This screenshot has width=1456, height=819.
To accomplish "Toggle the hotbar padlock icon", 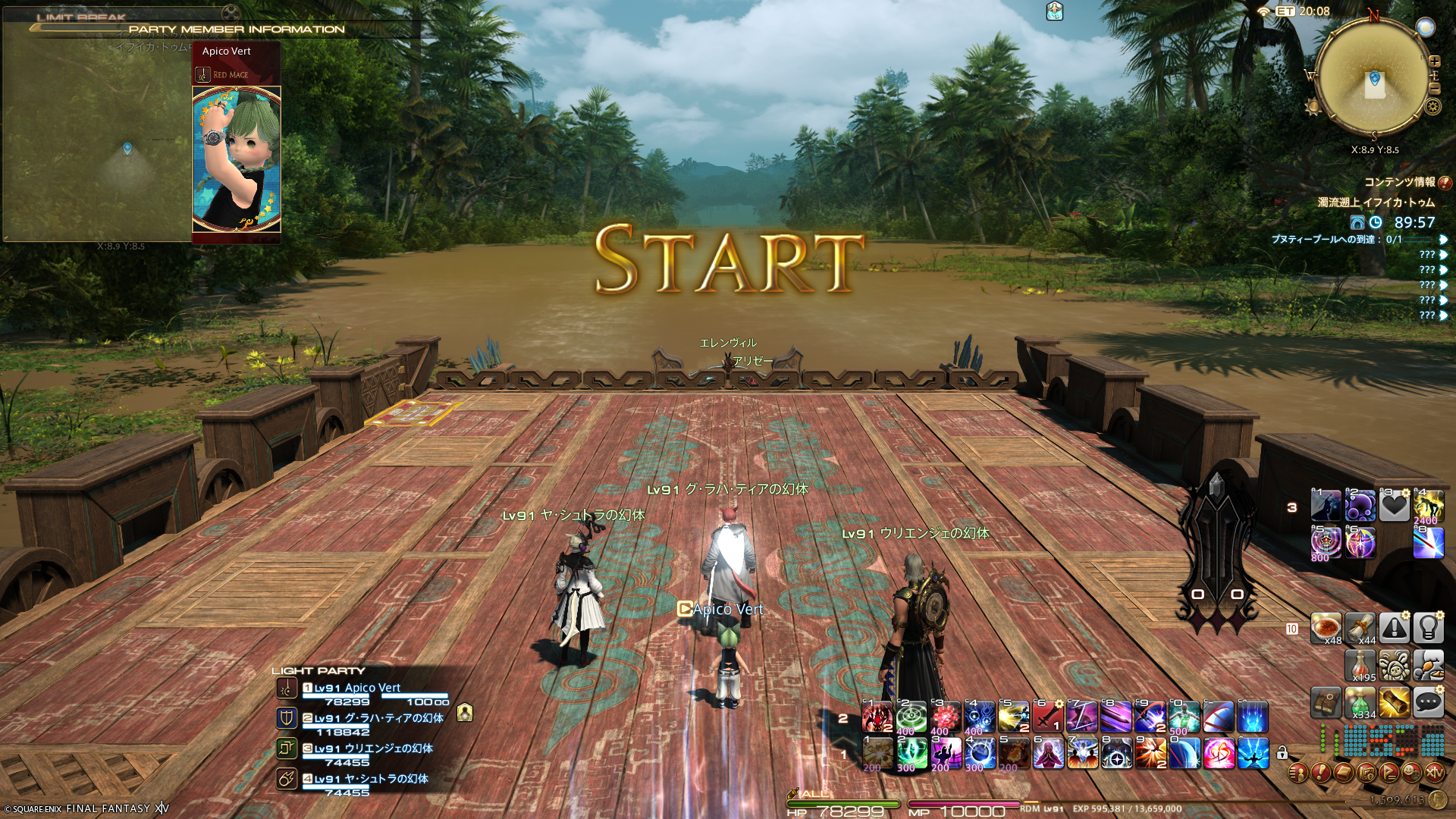I will pyautogui.click(x=1282, y=753).
